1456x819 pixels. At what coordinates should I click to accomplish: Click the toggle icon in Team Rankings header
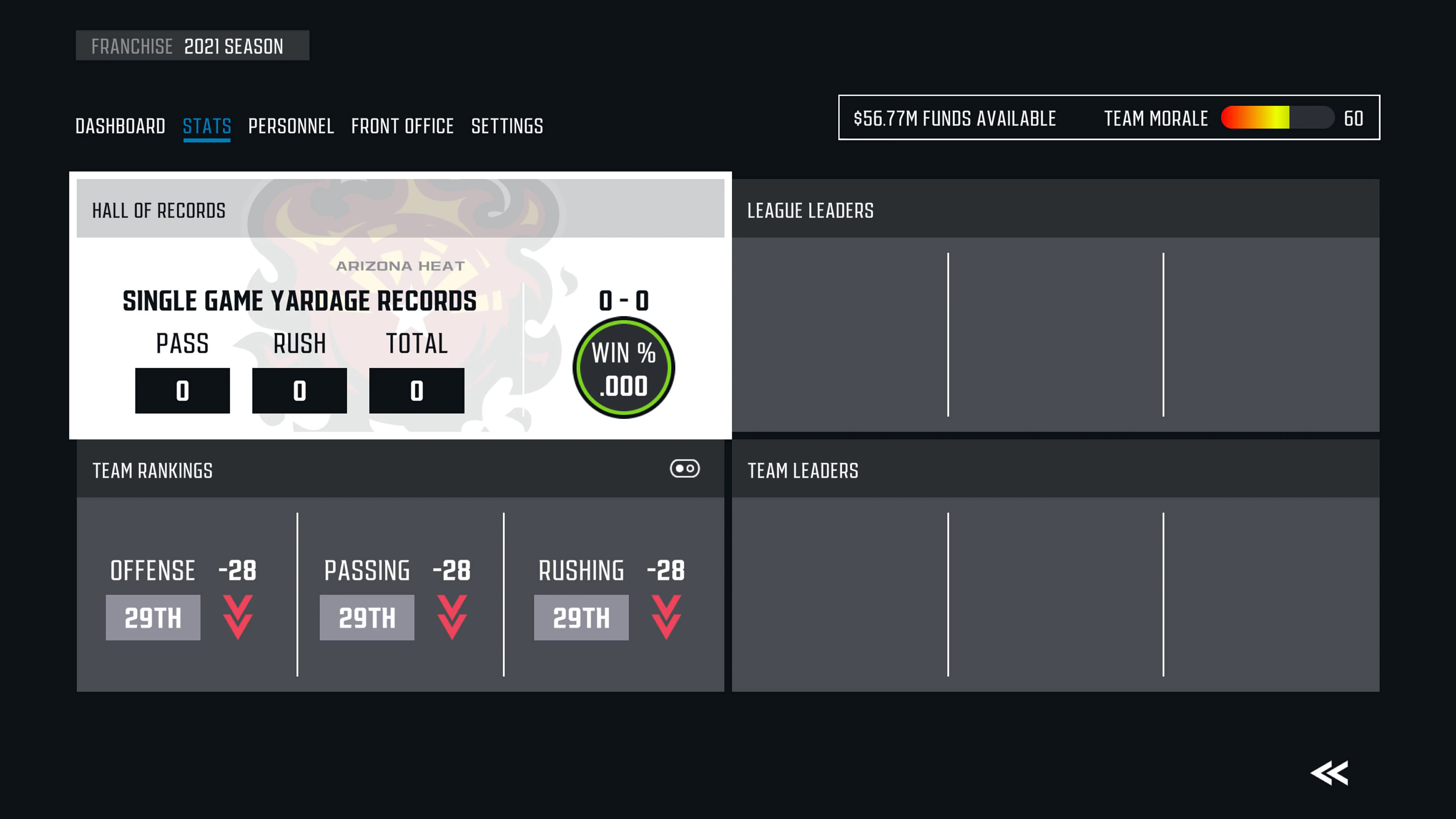pos(685,469)
